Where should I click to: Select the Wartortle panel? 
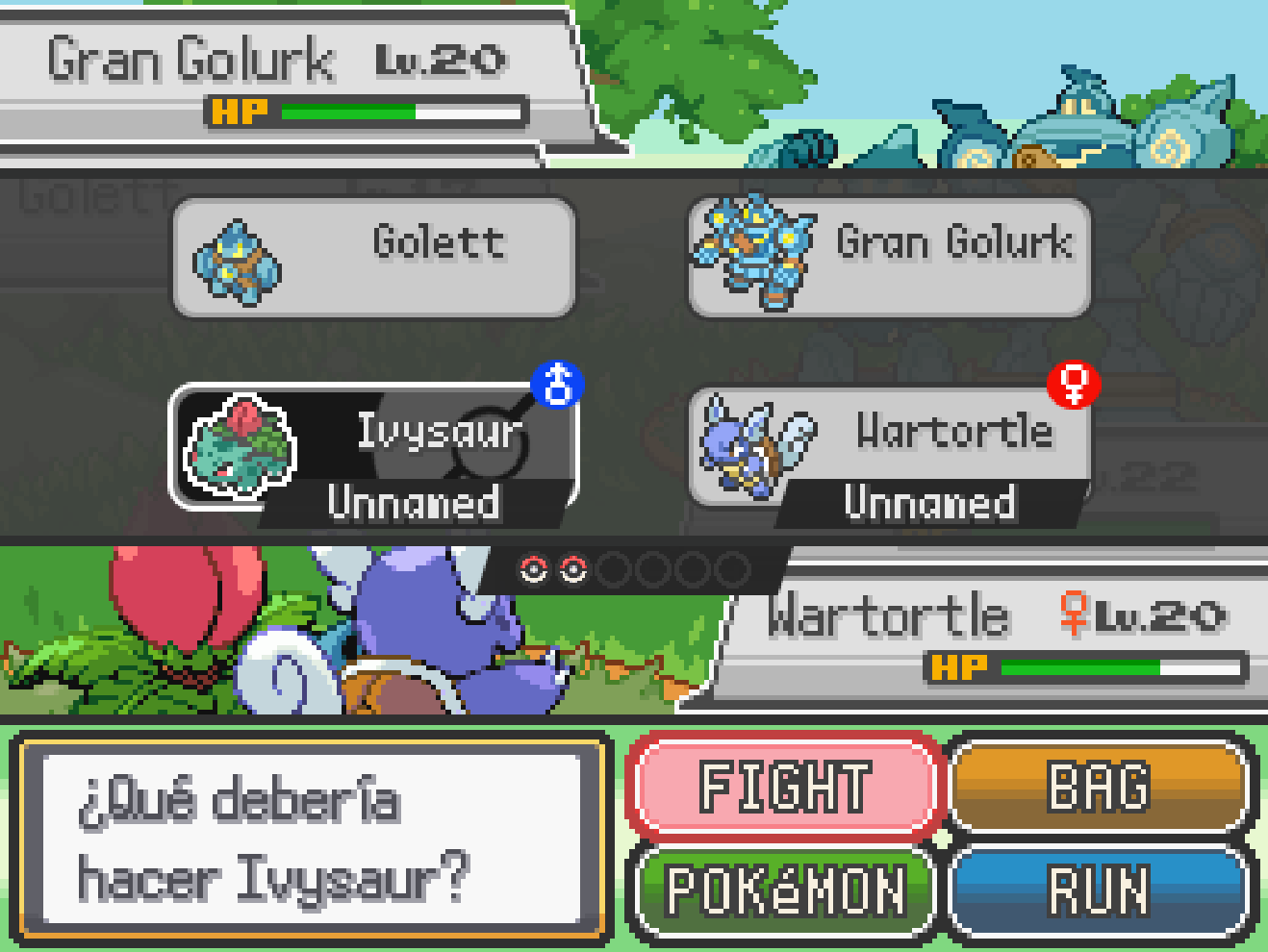pos(890,447)
